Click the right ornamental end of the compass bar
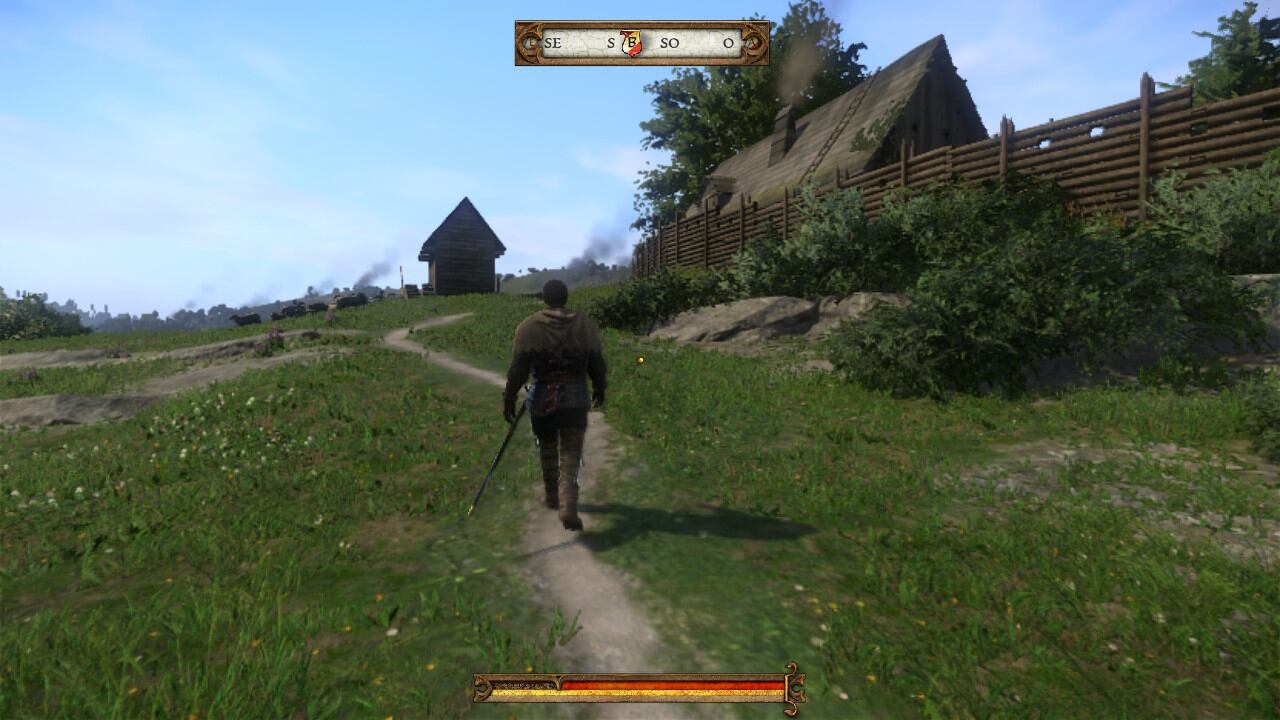Viewport: 1280px width, 720px height. click(x=756, y=44)
